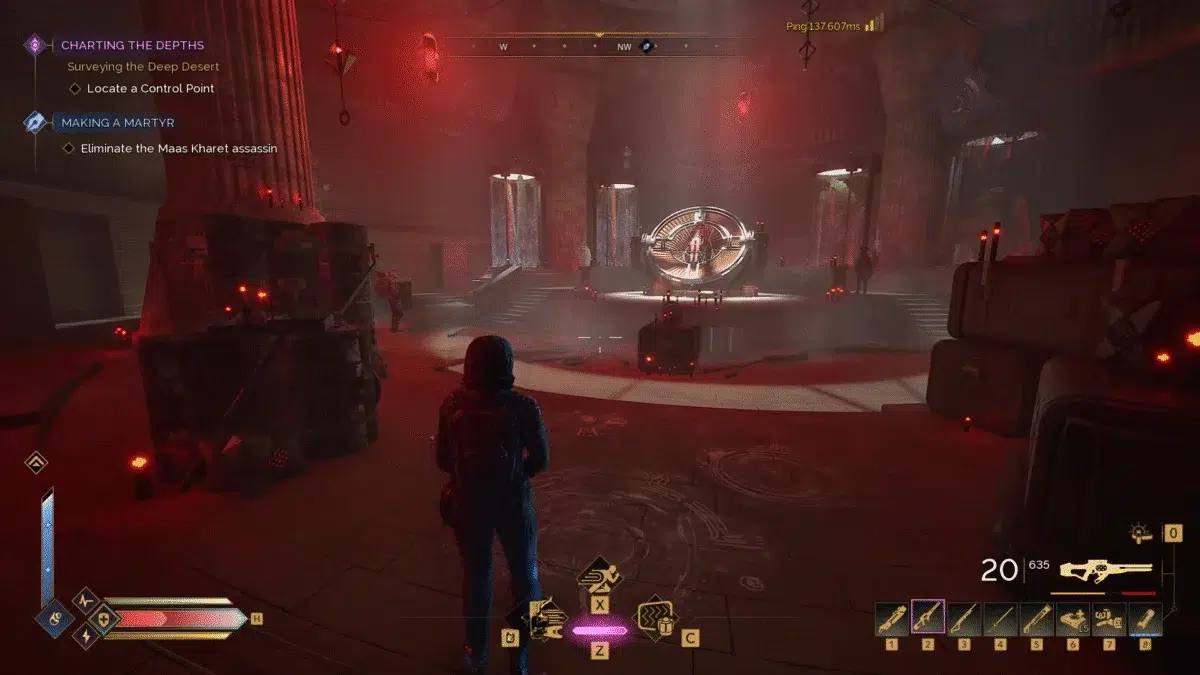
Task: Equip the thin blade hotbar slot
Action: (1001, 618)
